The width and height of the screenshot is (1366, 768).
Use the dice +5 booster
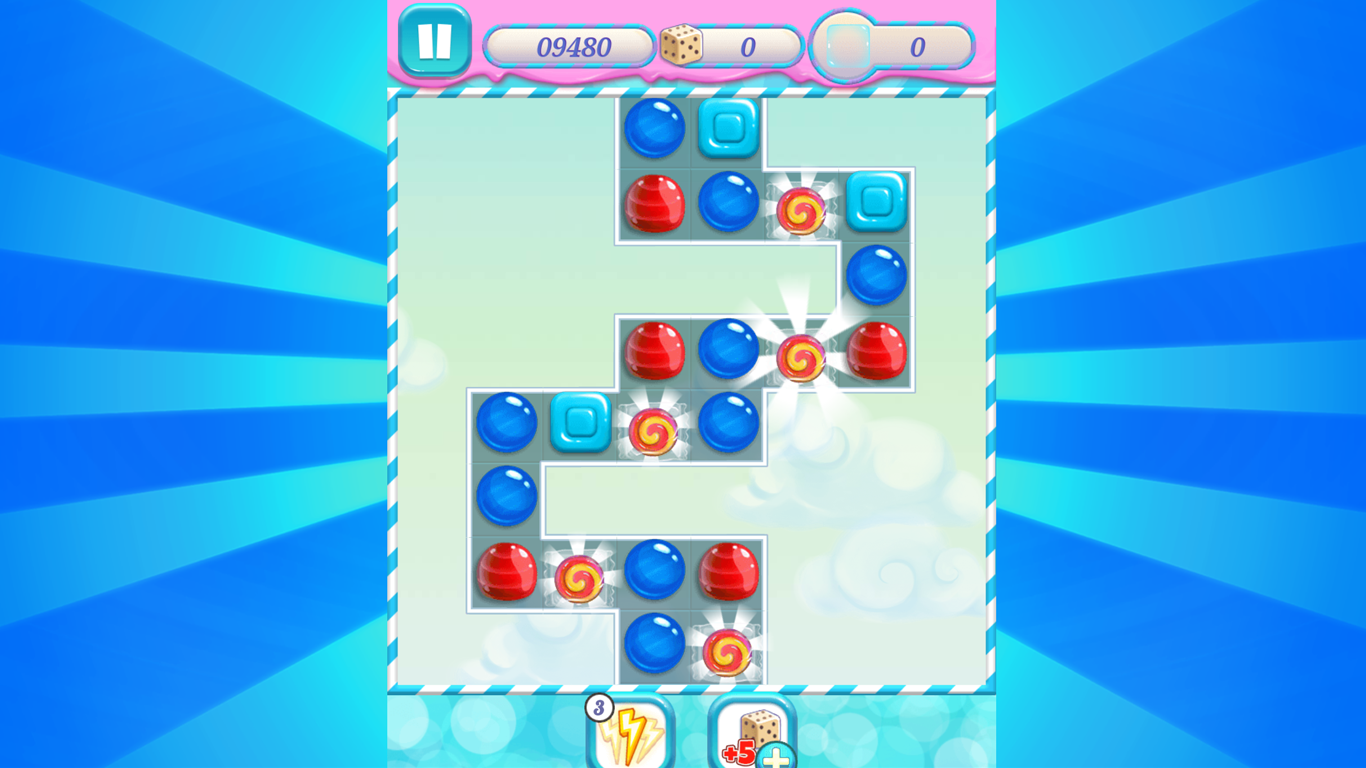click(x=749, y=735)
